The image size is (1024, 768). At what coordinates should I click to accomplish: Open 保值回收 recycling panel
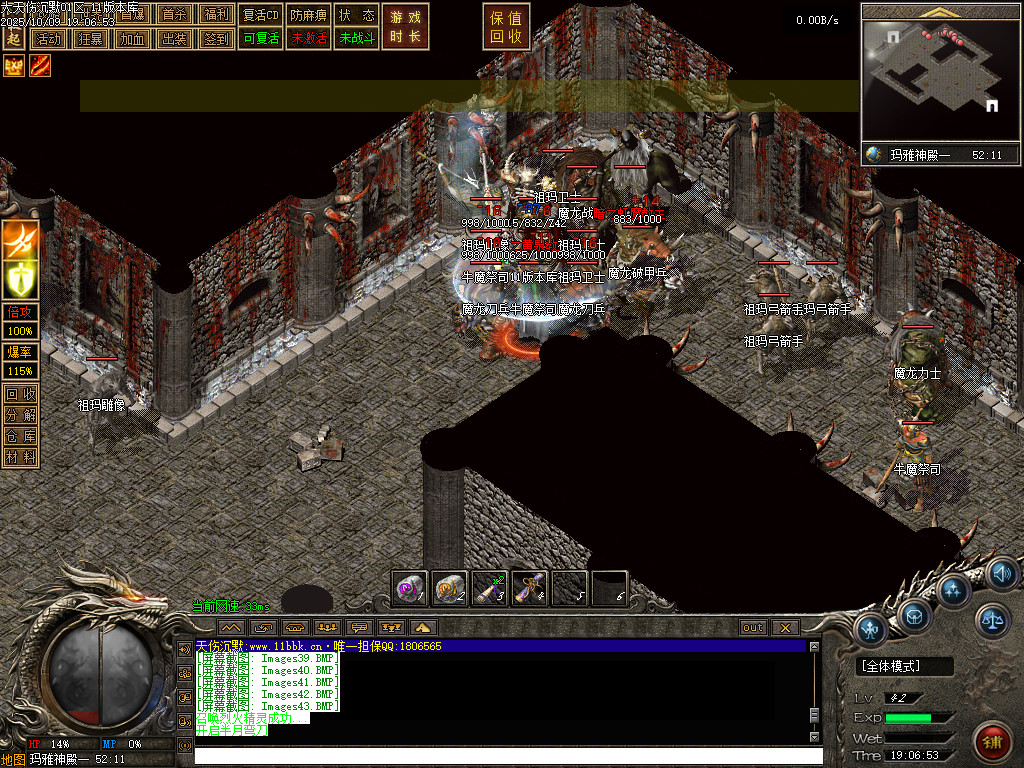pyautogui.click(x=506, y=27)
